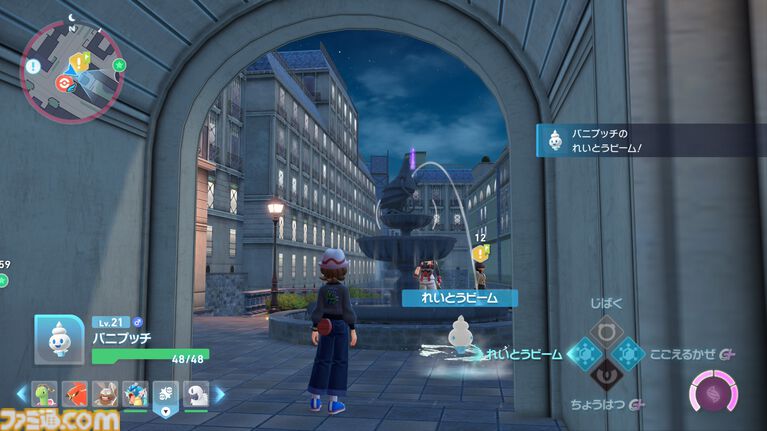Select the ちょうはつ move icon

coord(604,377)
